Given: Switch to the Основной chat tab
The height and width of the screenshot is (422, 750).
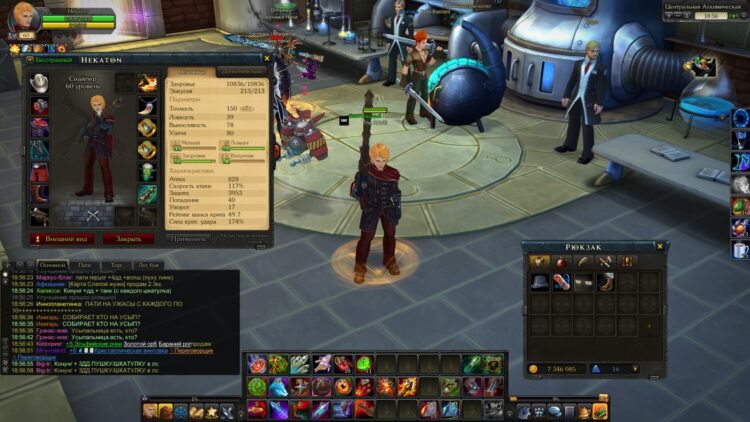Looking at the screenshot, I should click(53, 264).
